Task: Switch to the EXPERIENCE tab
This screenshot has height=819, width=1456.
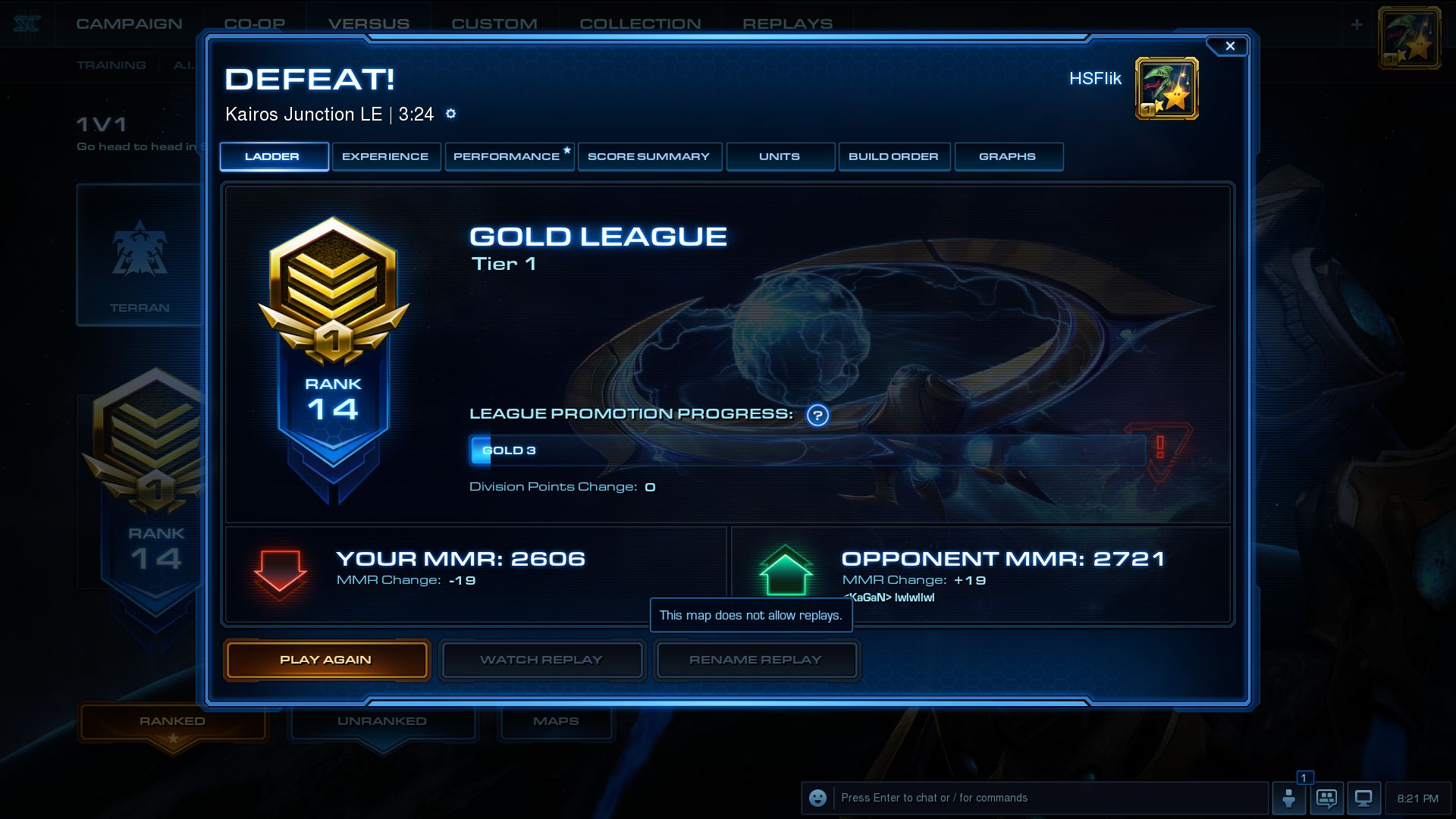Action: (x=386, y=156)
